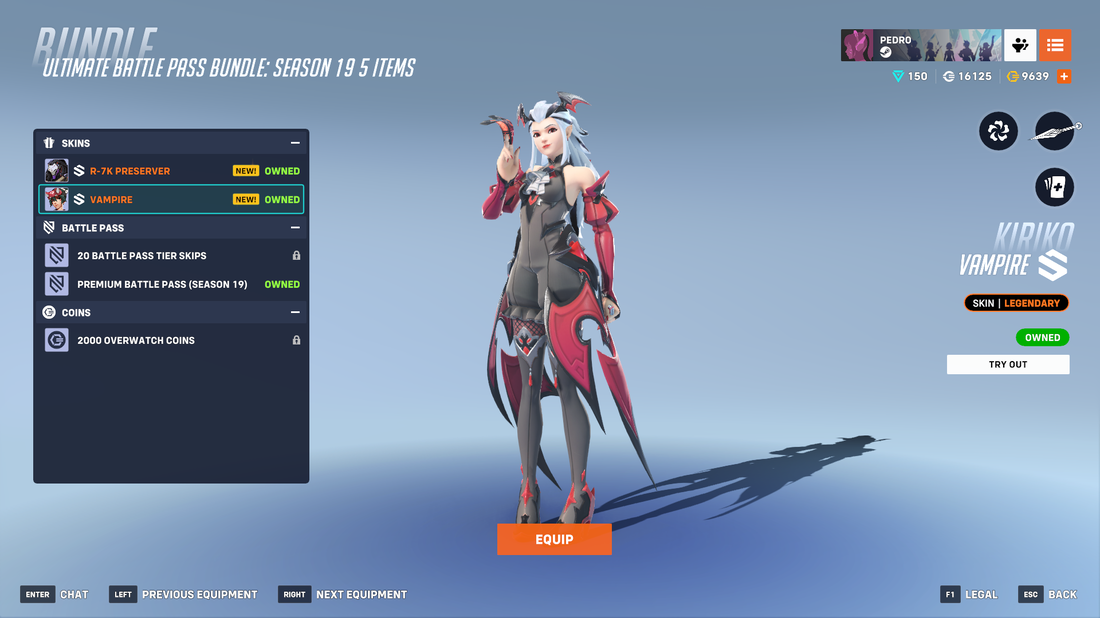Select the 20 Battle Pass Tier Skips item
This screenshot has width=1100, height=618.
coord(171,256)
